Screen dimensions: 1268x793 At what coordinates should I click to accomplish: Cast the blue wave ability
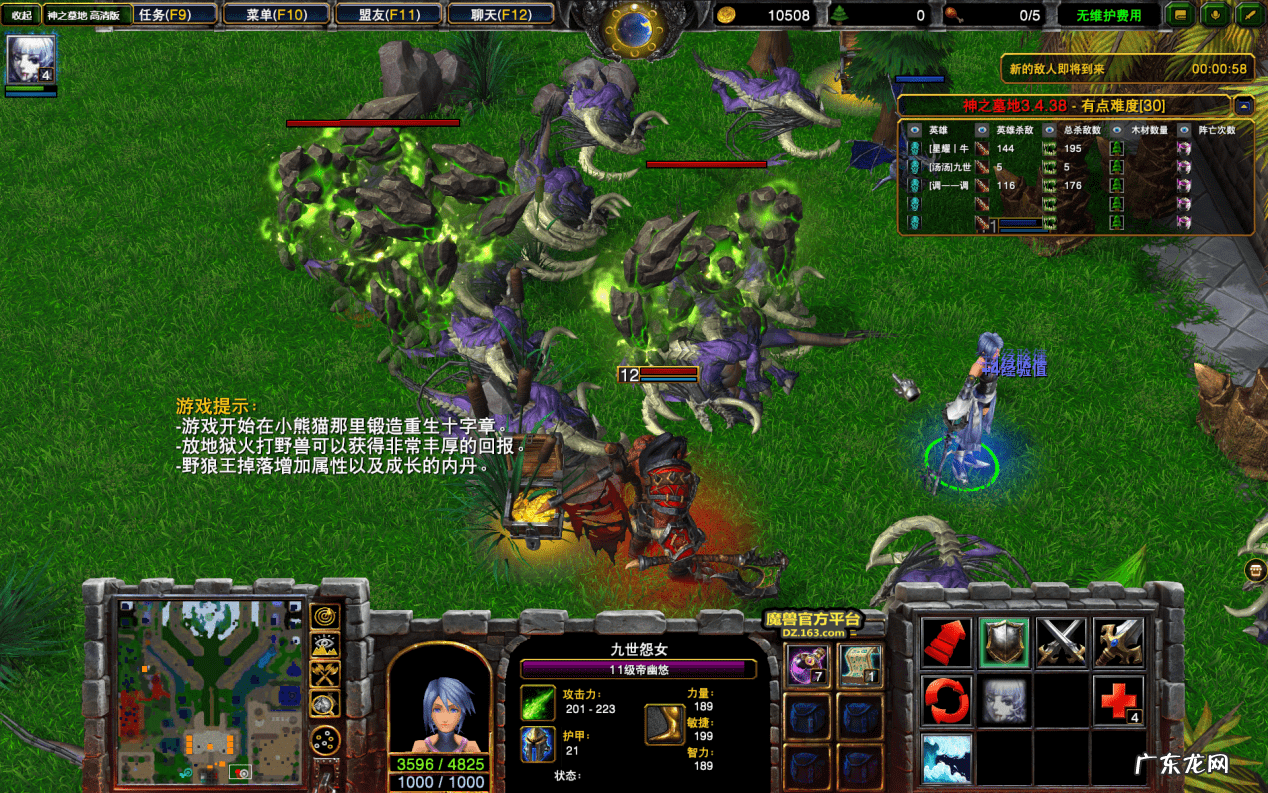pos(946,757)
